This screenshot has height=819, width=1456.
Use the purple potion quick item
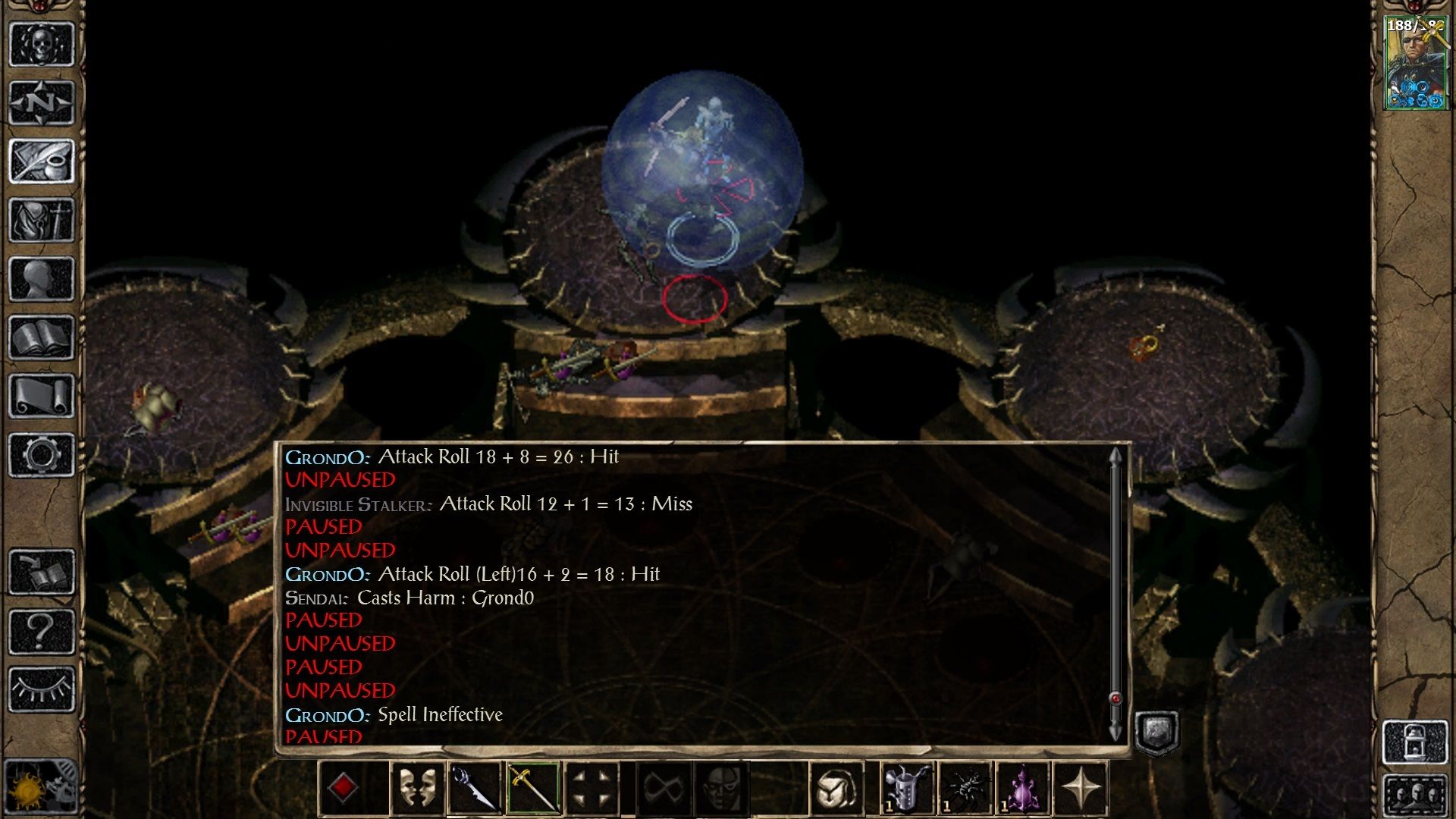pyautogui.click(x=1023, y=789)
